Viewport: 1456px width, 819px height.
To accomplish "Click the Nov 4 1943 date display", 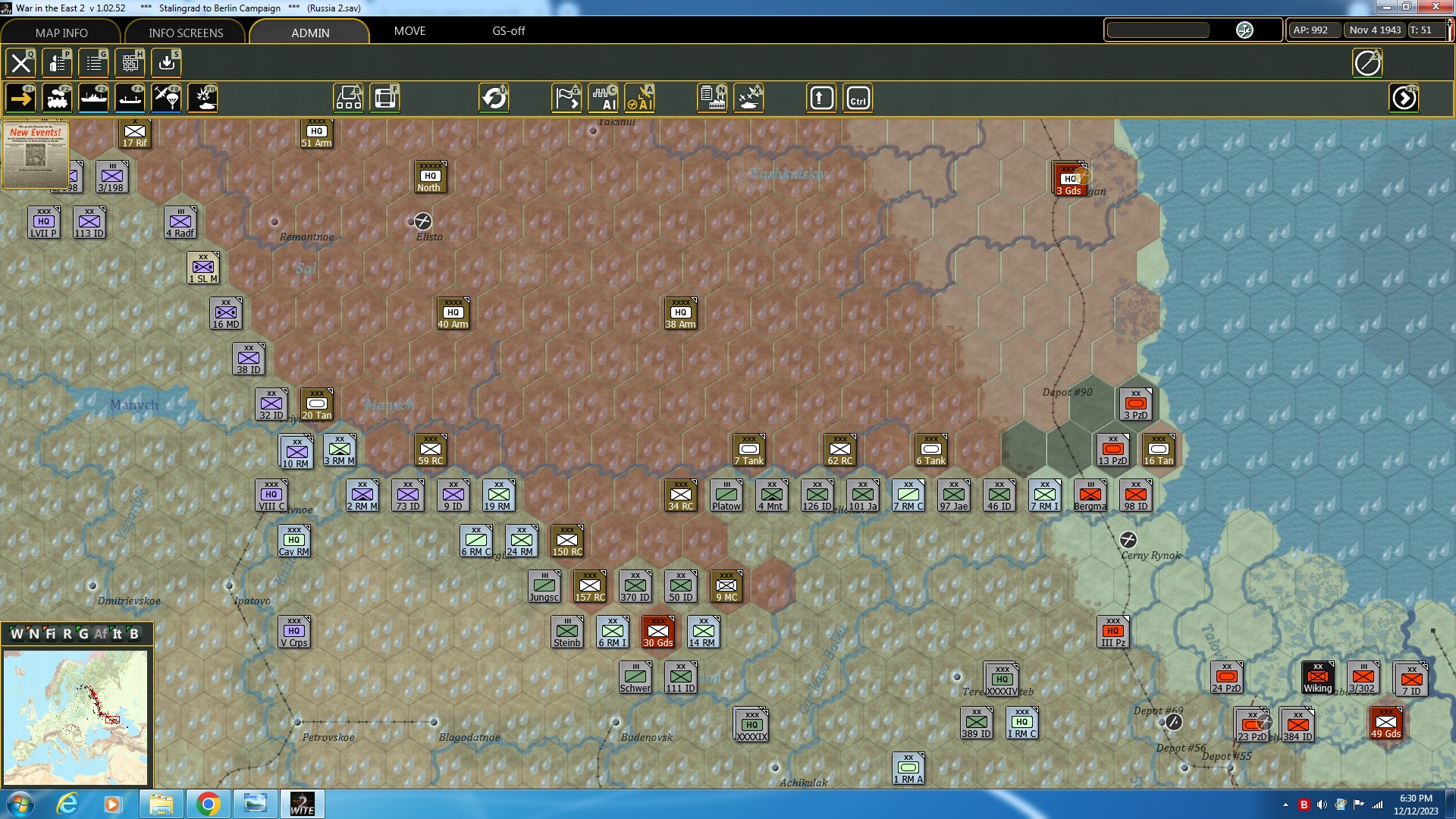I will coord(1375,30).
